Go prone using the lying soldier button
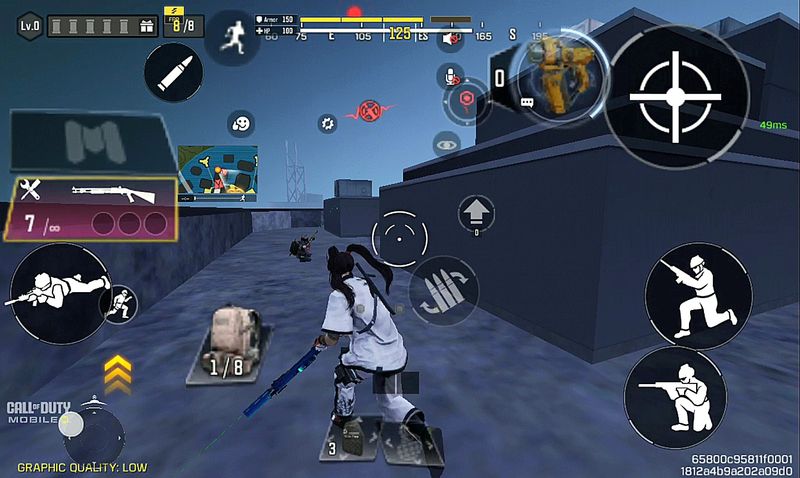This screenshot has height=478, width=800. [x=59, y=292]
